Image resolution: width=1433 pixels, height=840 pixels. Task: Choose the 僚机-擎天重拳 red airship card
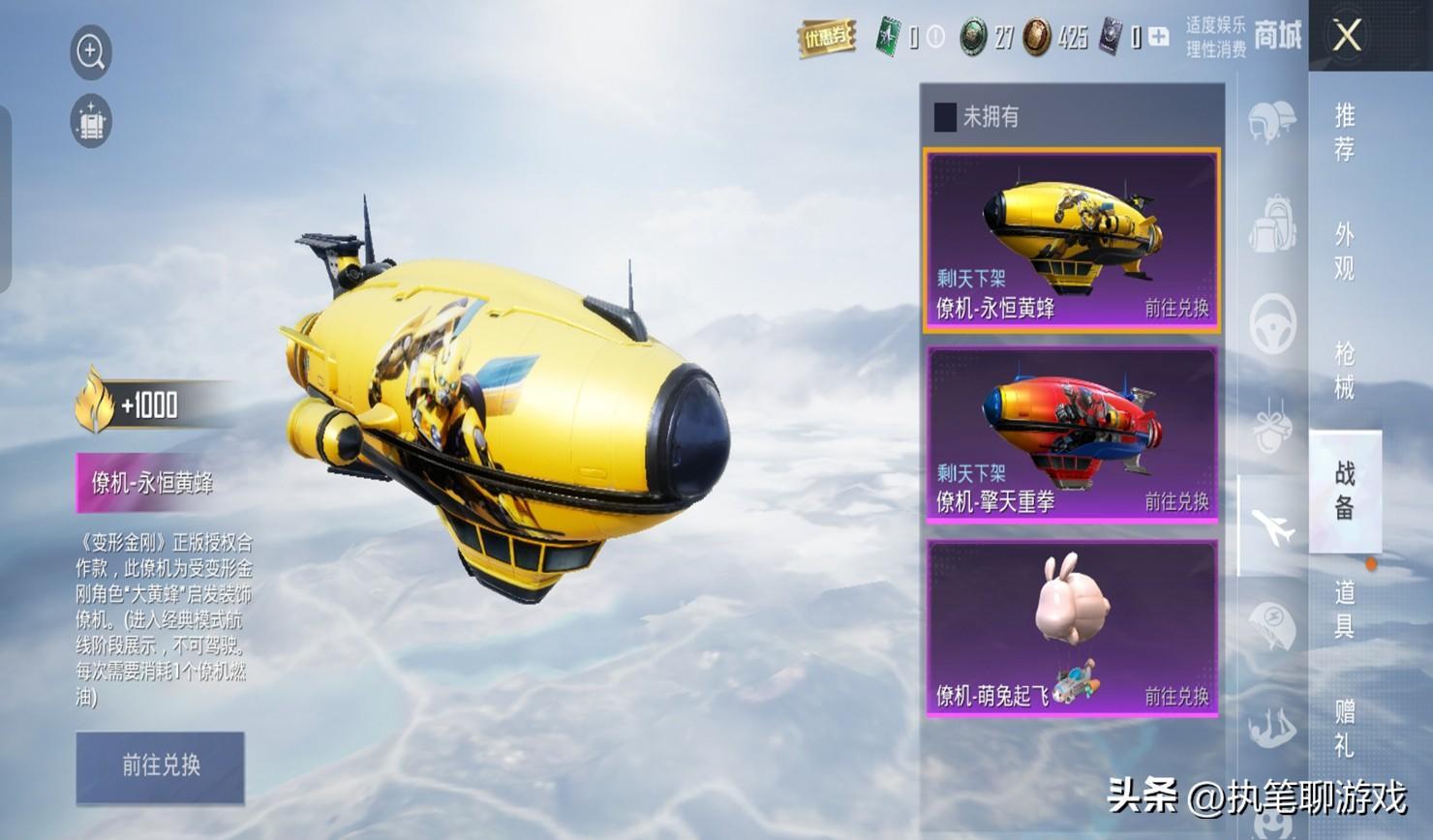pos(1071,435)
